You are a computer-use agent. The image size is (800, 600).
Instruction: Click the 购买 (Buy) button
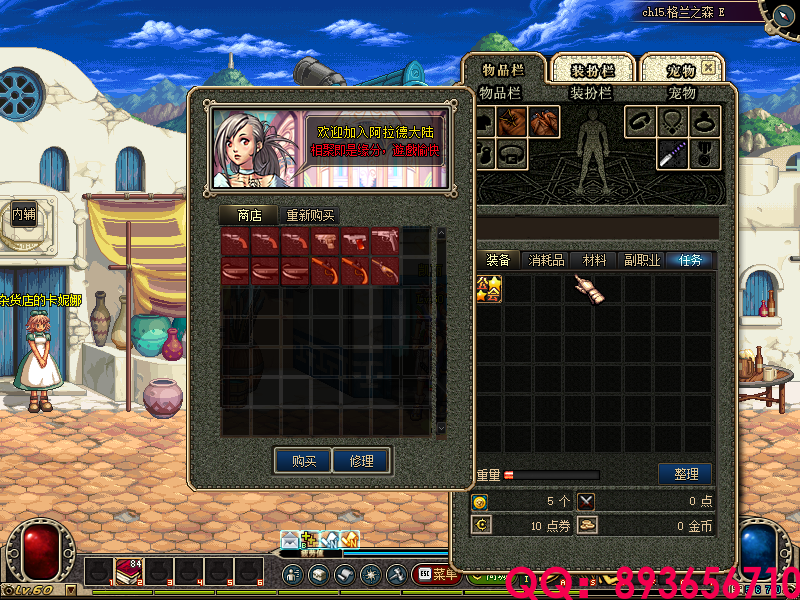[x=304, y=461]
